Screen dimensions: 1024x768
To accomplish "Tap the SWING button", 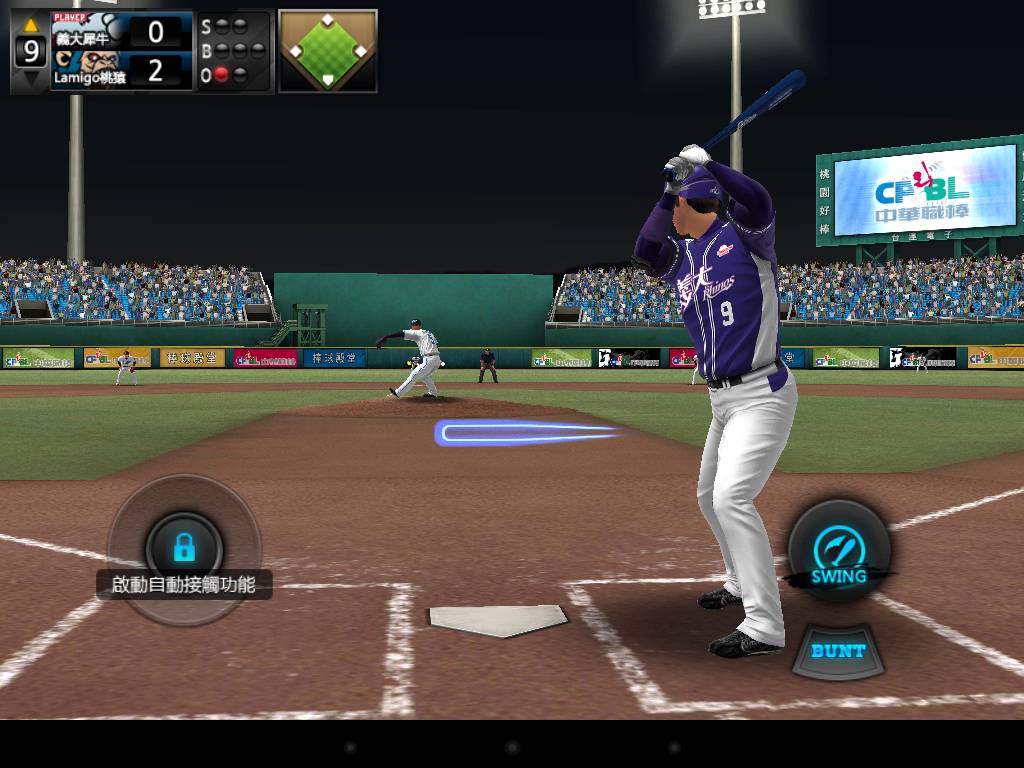I will [x=838, y=553].
